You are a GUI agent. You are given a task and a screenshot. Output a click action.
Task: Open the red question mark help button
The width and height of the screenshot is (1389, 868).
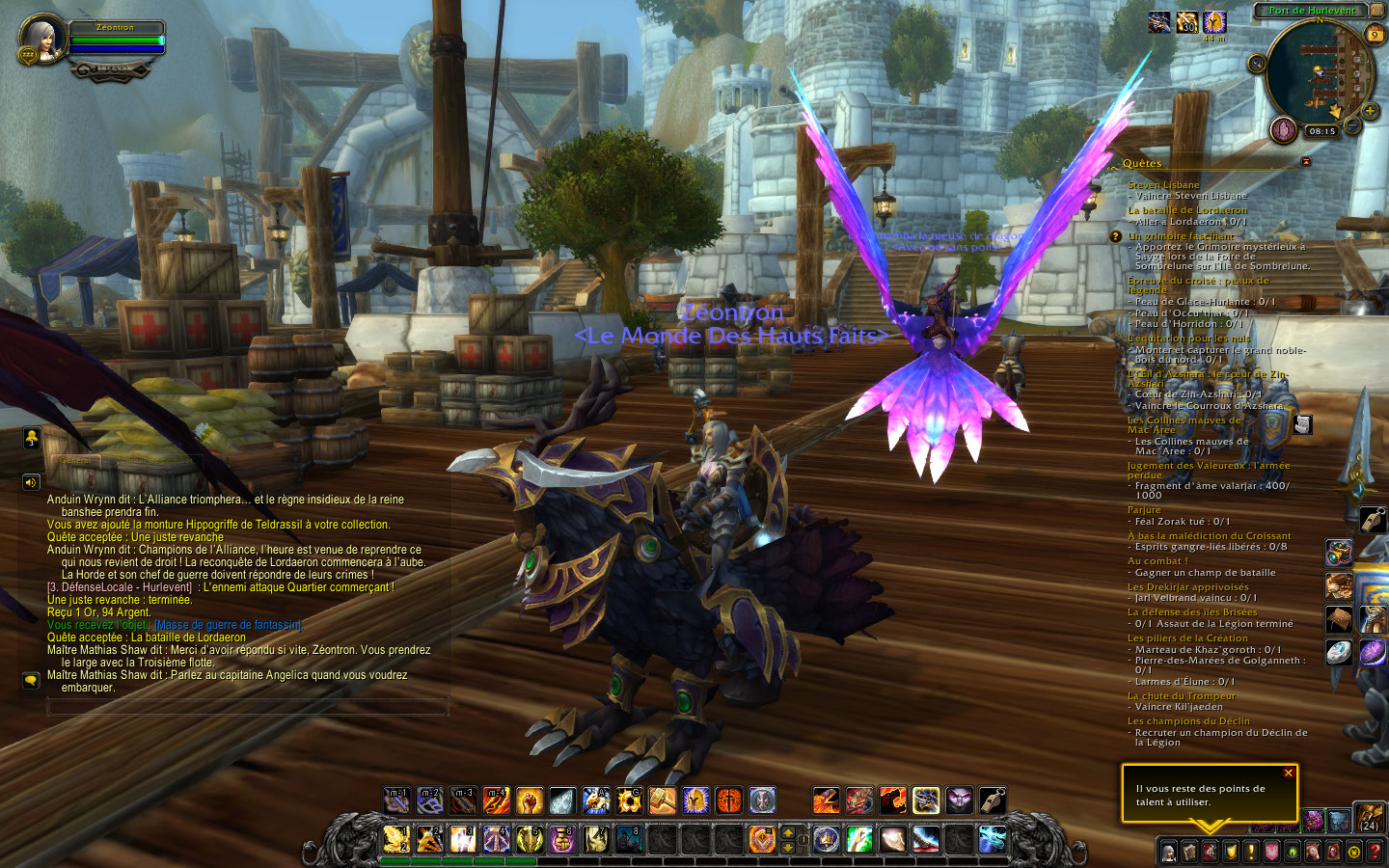pos(1375,852)
